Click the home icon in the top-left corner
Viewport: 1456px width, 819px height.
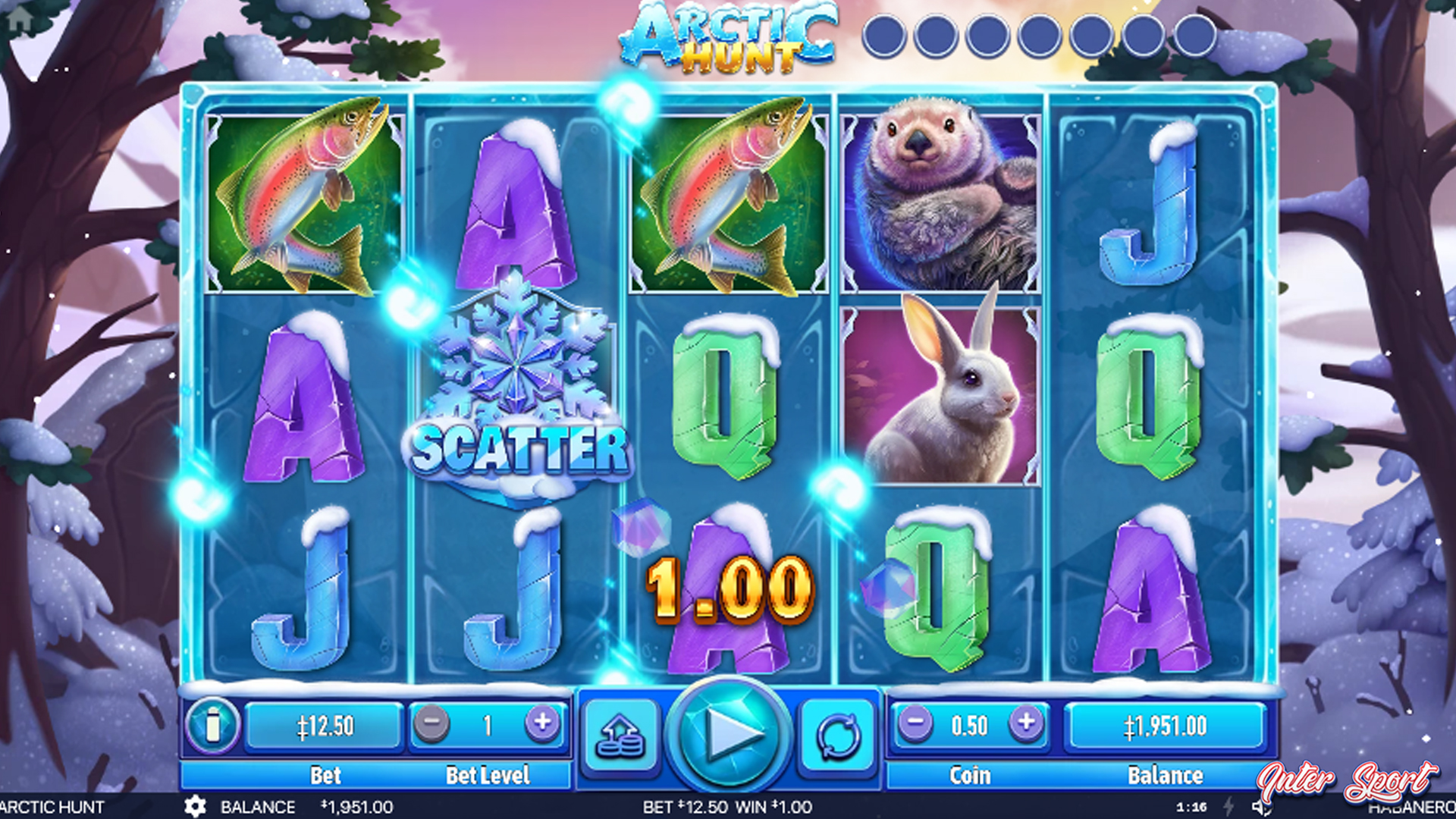[21, 19]
